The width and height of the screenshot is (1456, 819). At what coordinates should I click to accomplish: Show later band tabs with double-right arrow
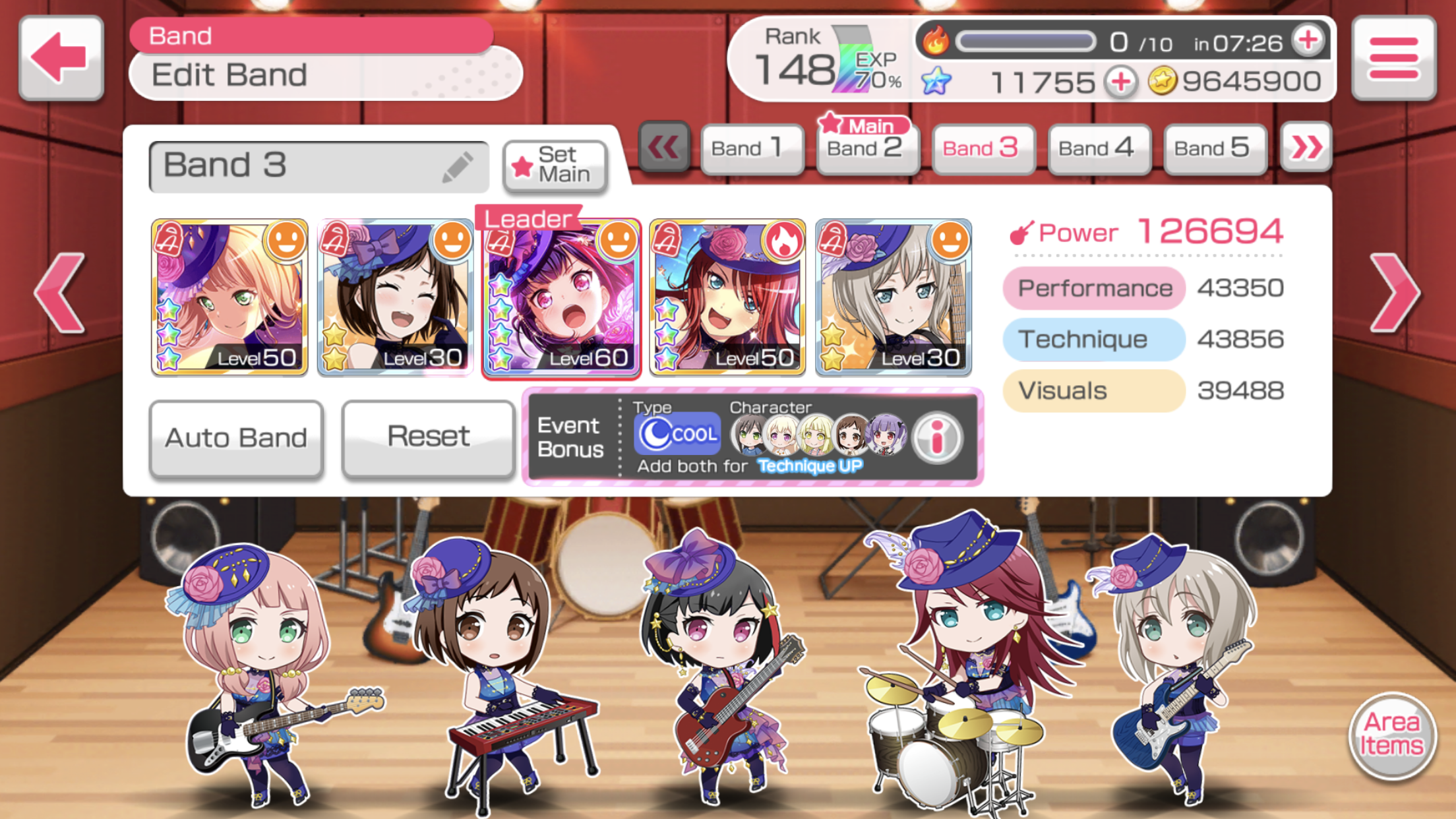click(1306, 146)
